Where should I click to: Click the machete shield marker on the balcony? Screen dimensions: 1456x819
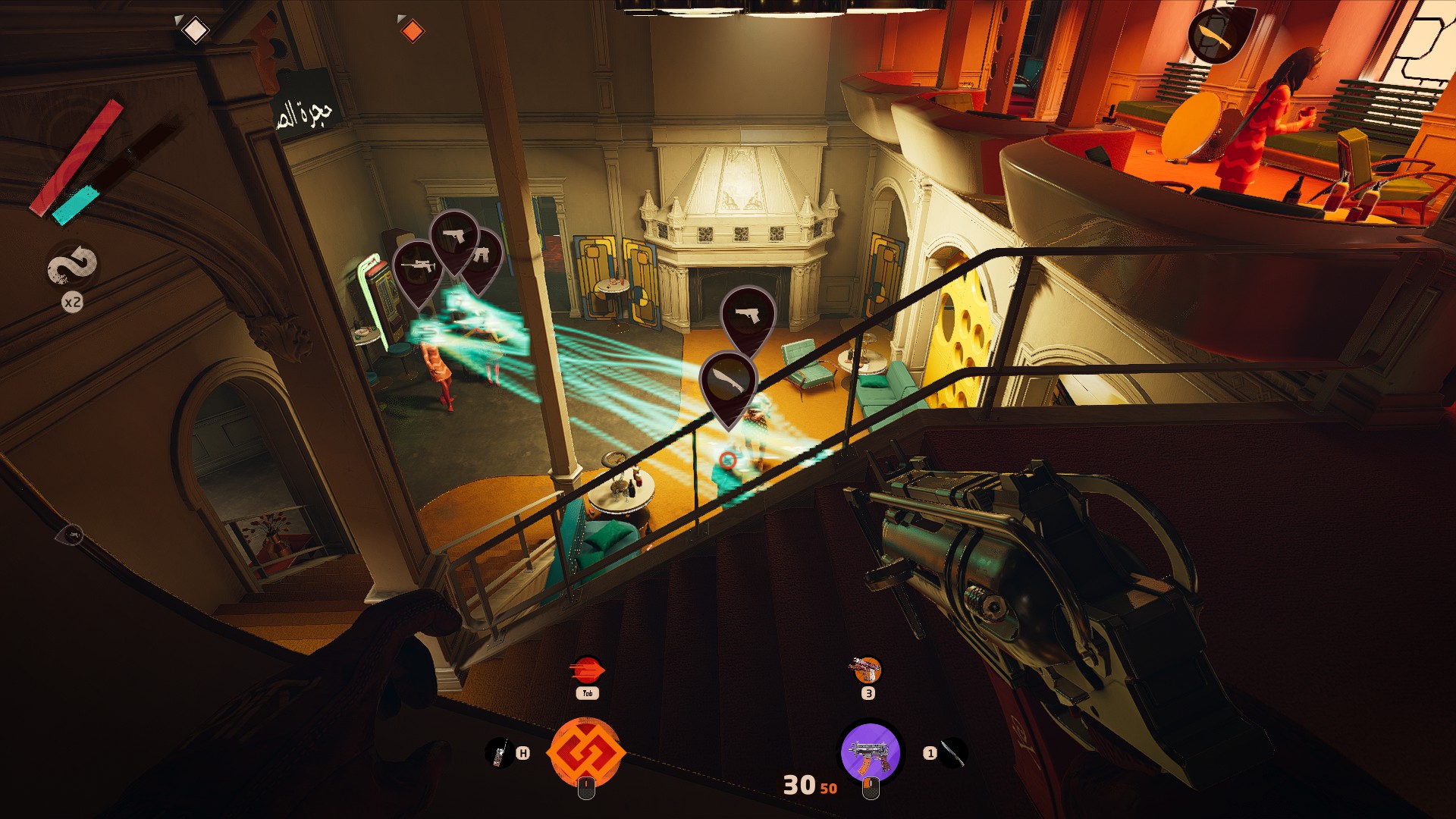1217,34
